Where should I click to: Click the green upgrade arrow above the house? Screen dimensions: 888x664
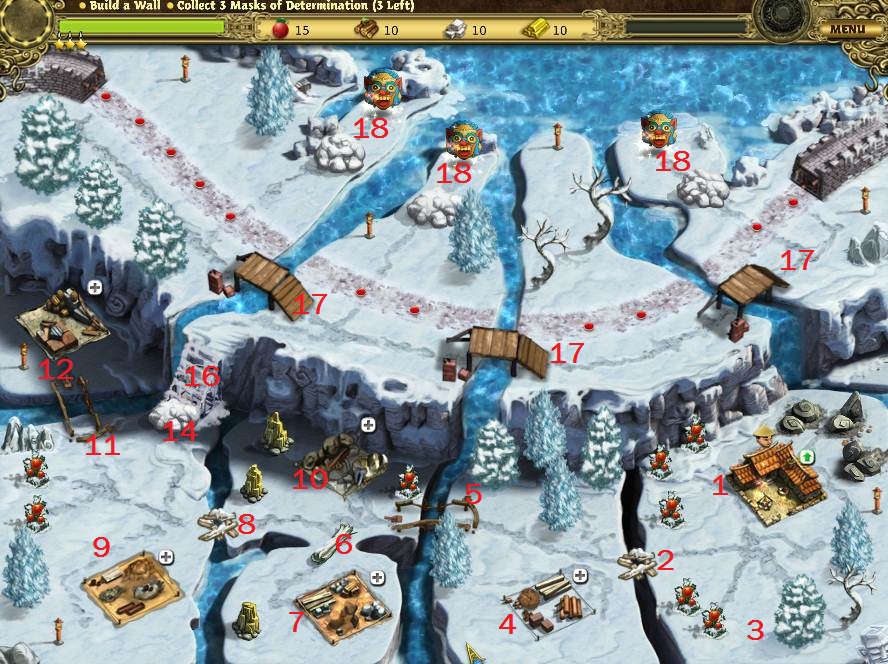click(x=807, y=457)
